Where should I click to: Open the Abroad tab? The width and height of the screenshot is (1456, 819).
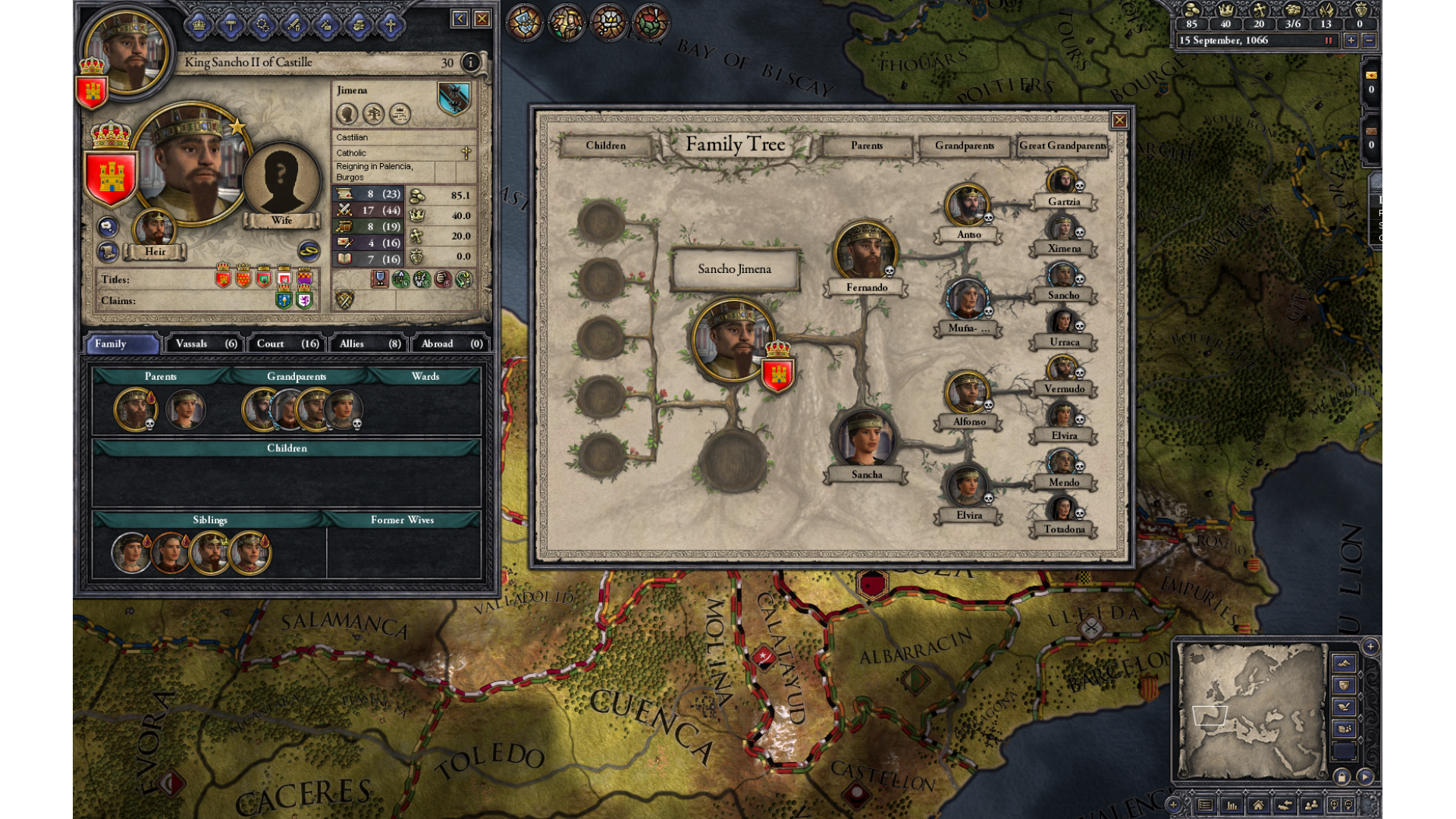coord(451,344)
